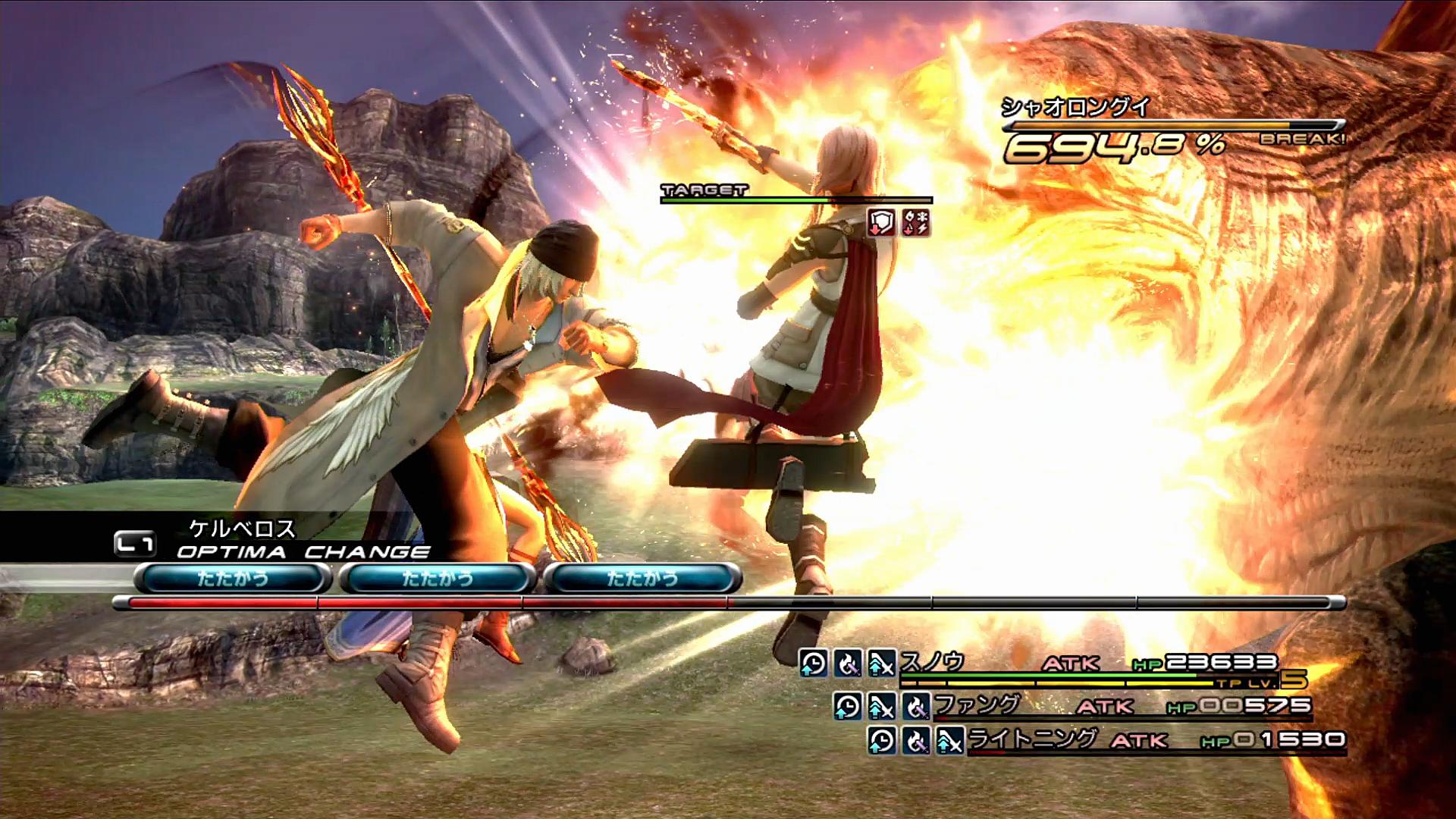
Task: Click Fang's Enfire flame status icon
Action: (x=916, y=706)
